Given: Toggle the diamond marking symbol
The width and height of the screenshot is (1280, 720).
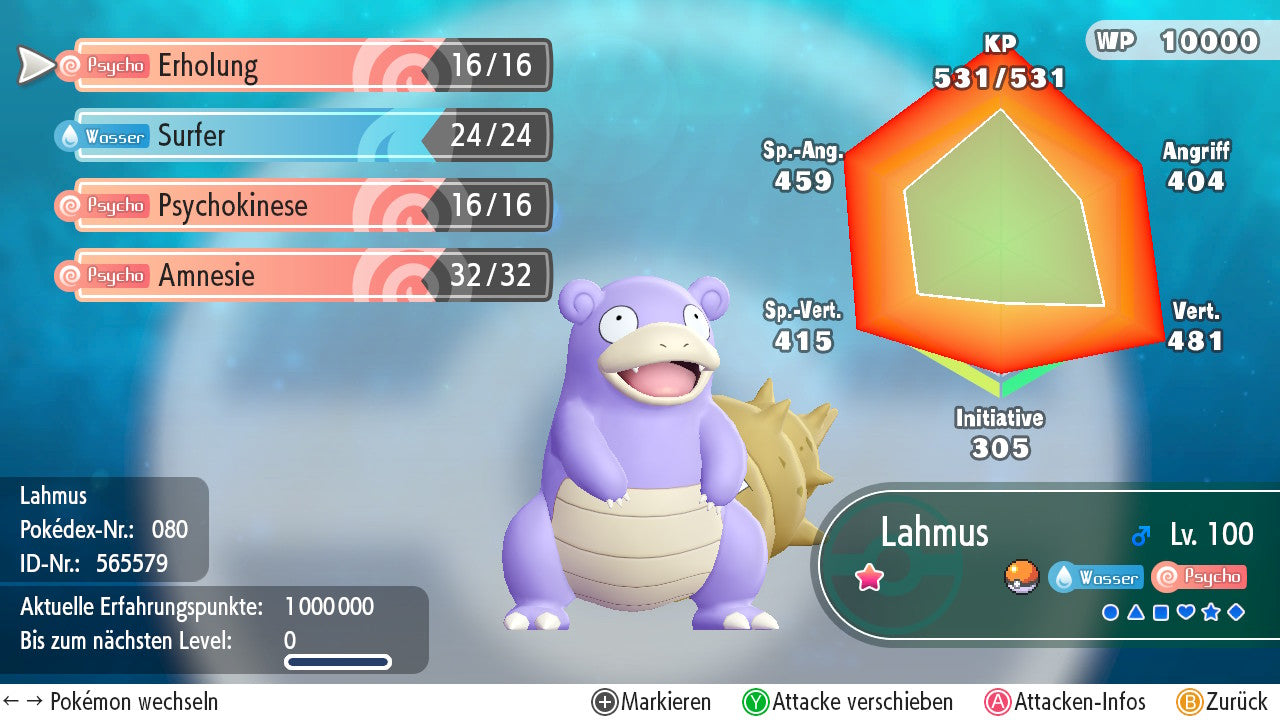Looking at the screenshot, I should (1236, 612).
